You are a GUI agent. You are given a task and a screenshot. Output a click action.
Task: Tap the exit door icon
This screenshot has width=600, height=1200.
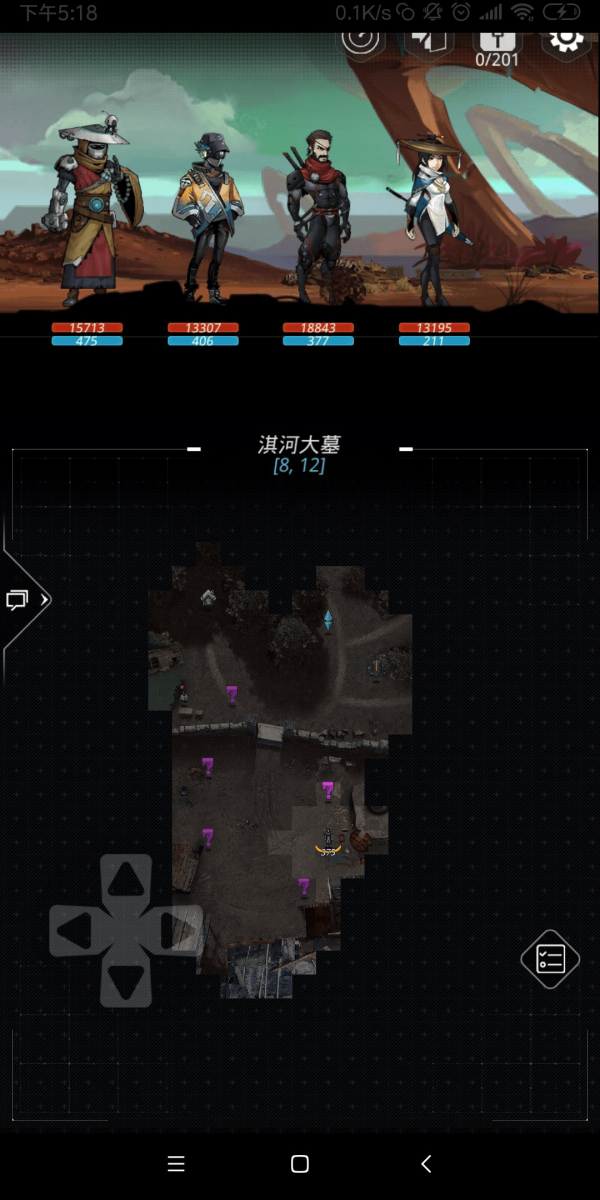click(430, 40)
